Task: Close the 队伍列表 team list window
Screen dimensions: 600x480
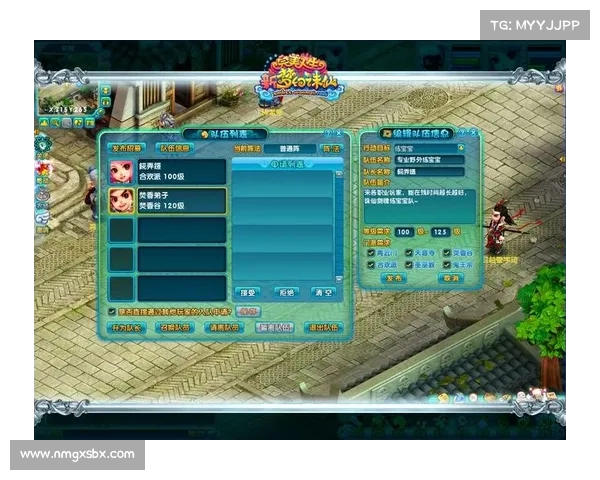Action: (x=339, y=133)
